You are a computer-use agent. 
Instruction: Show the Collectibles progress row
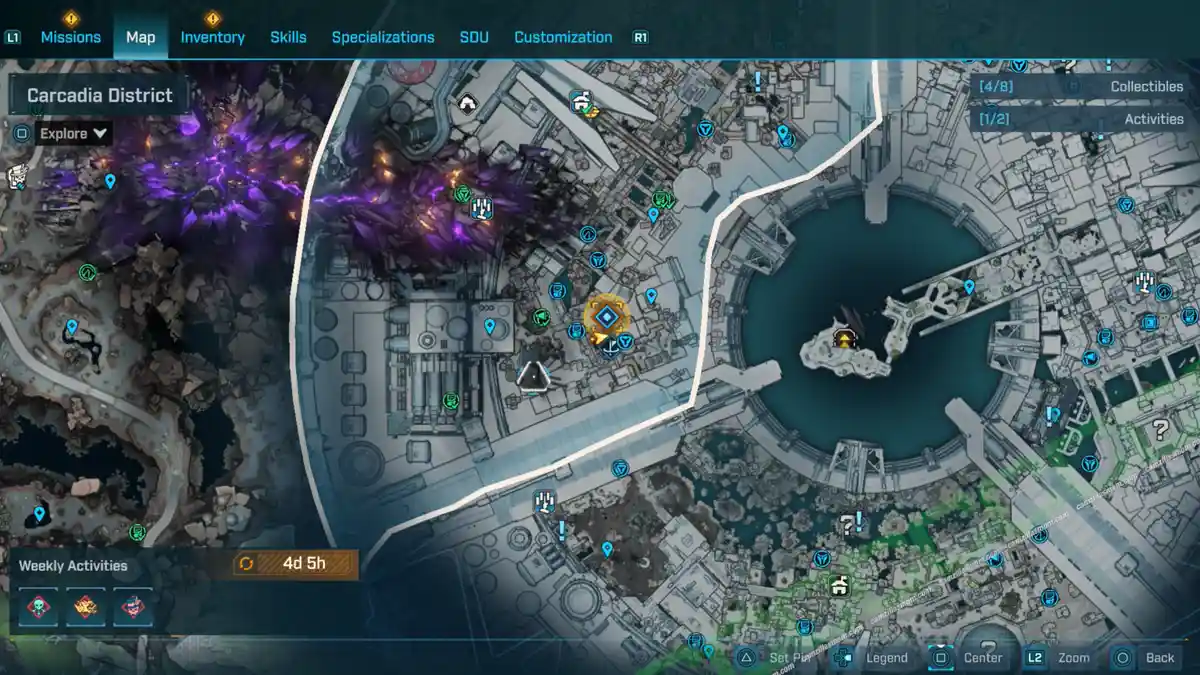click(x=1080, y=87)
